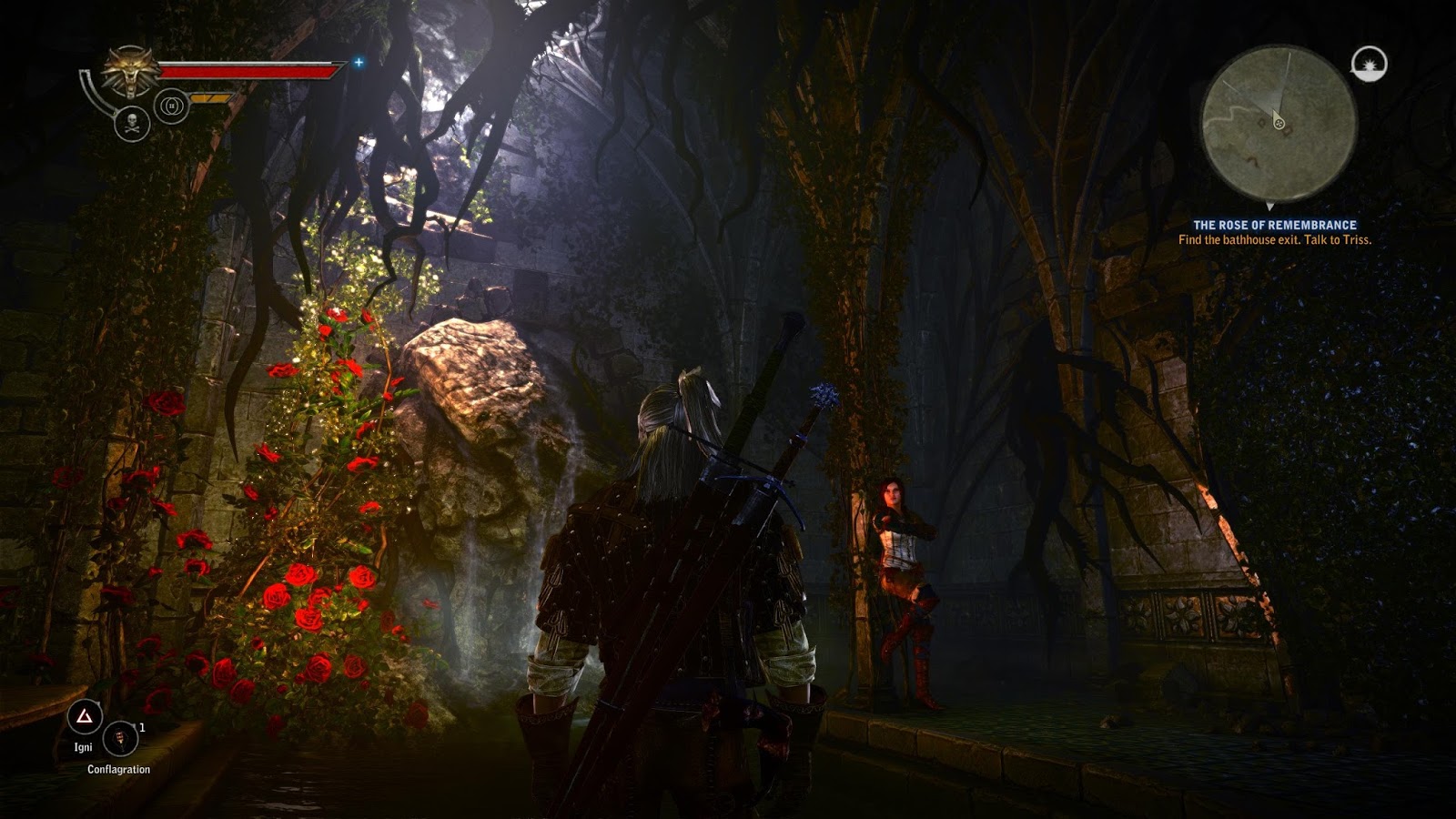Activate the Igni sign slot
This screenshot has height=819, width=1456.
(x=84, y=718)
